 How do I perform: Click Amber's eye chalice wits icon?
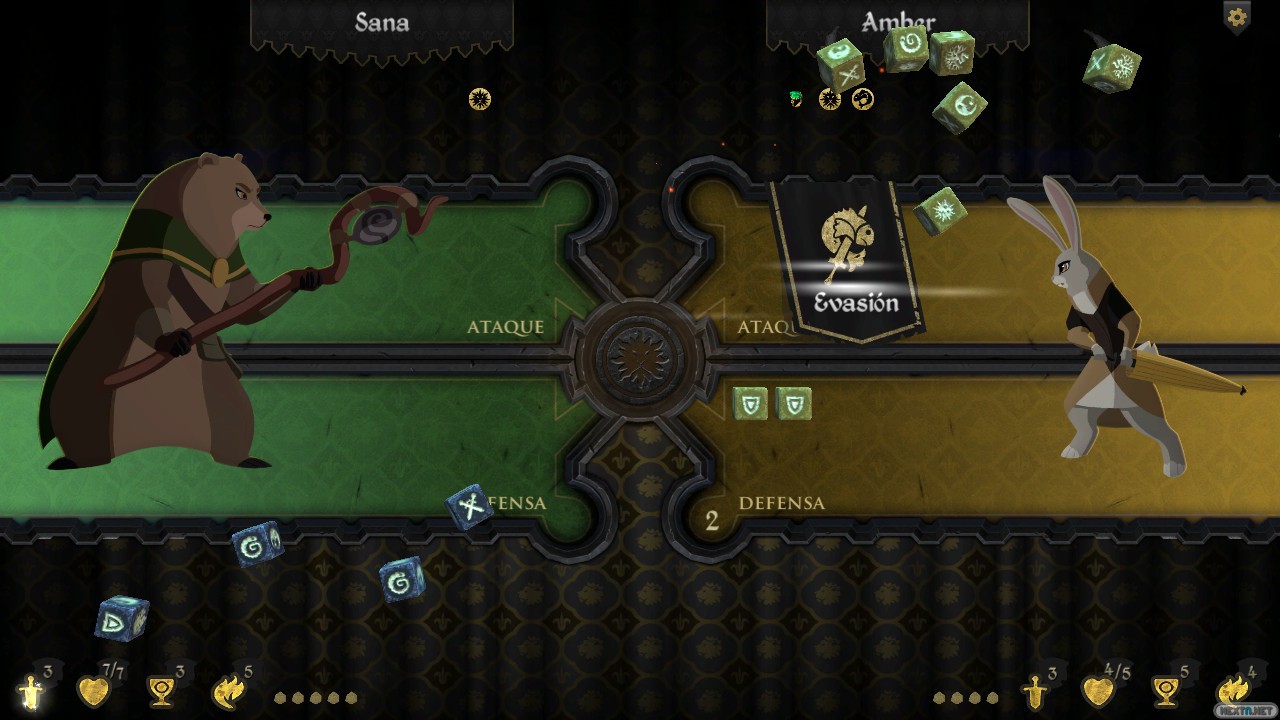1165,690
